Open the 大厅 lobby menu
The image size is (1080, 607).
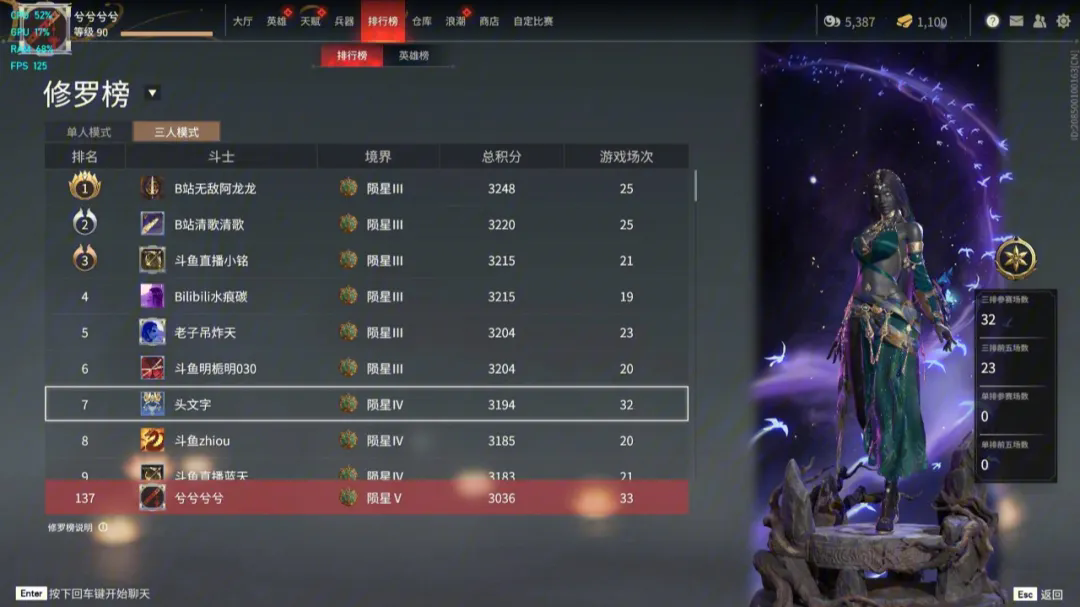242,21
